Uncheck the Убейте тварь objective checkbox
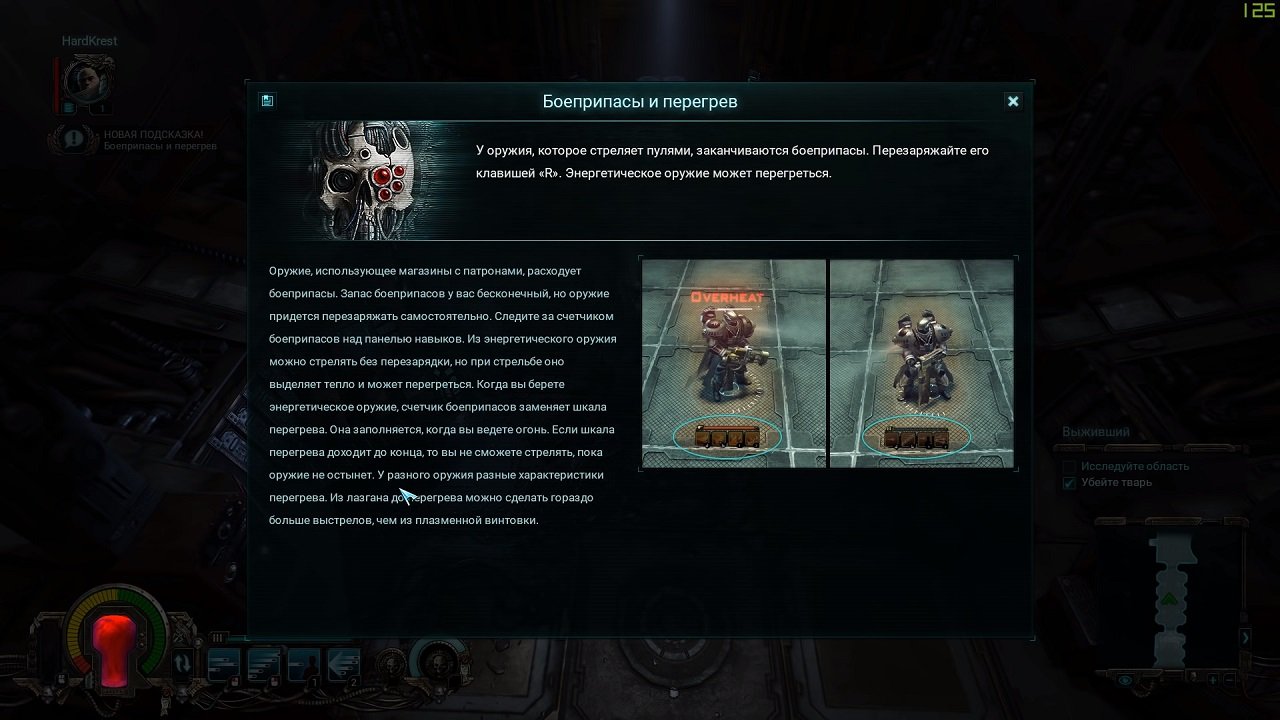This screenshot has width=1280, height=720. 1069,482
